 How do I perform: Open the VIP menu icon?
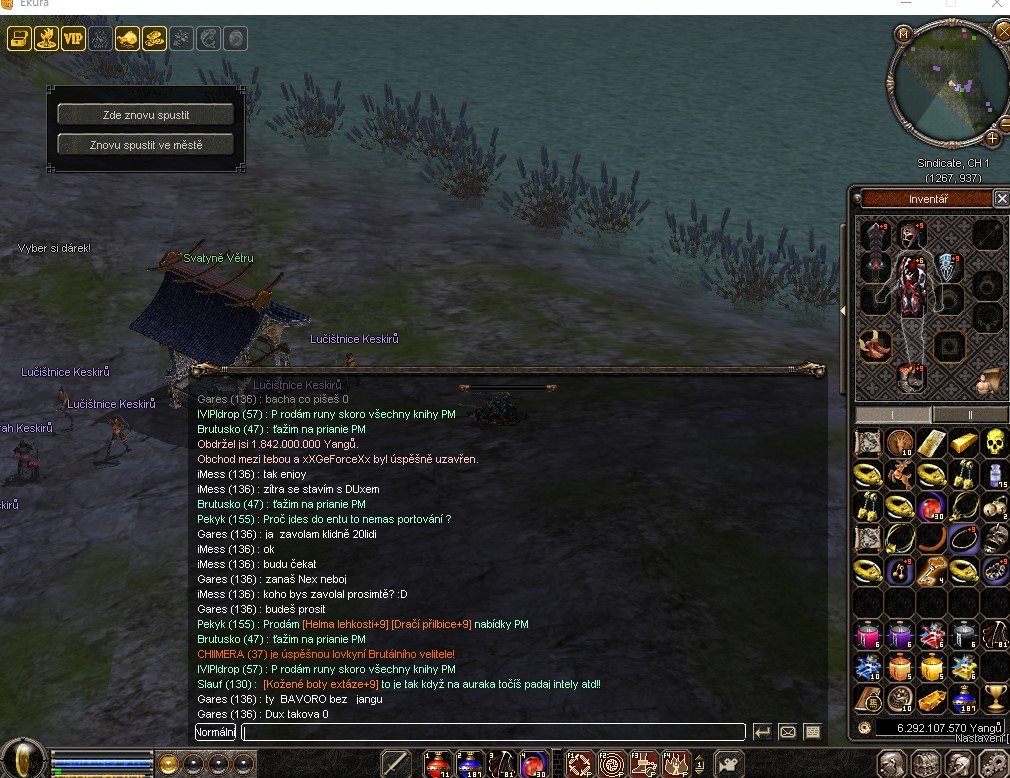(x=73, y=39)
